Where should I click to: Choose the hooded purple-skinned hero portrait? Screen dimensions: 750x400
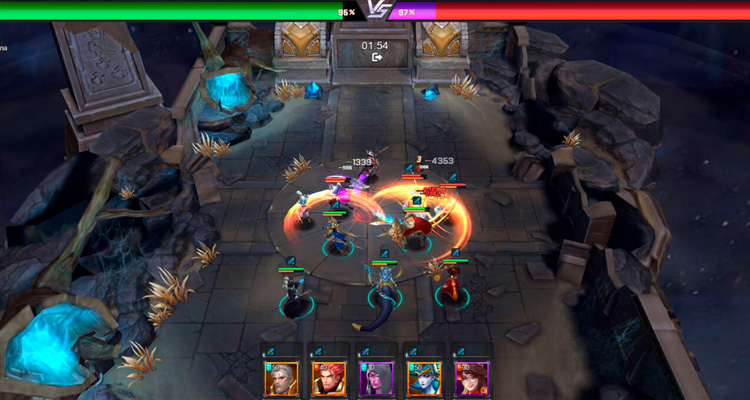376,378
